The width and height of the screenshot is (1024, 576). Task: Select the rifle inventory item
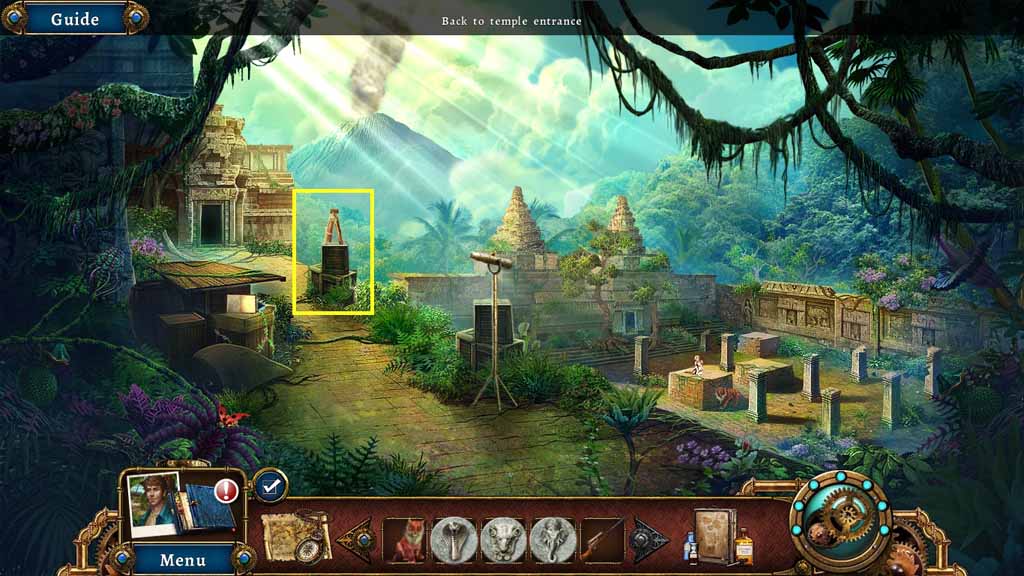click(602, 540)
